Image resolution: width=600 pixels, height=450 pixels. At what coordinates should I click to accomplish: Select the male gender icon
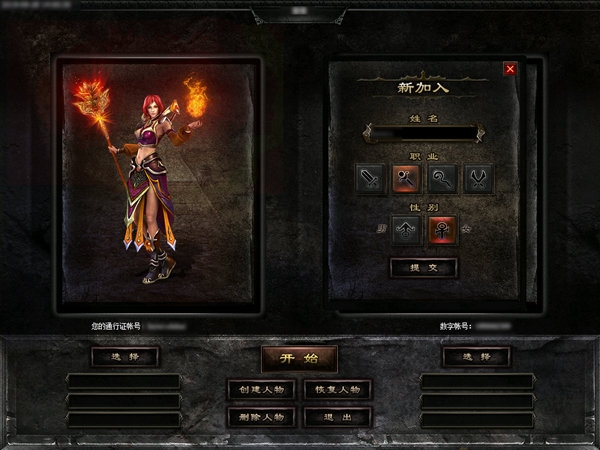(x=406, y=230)
